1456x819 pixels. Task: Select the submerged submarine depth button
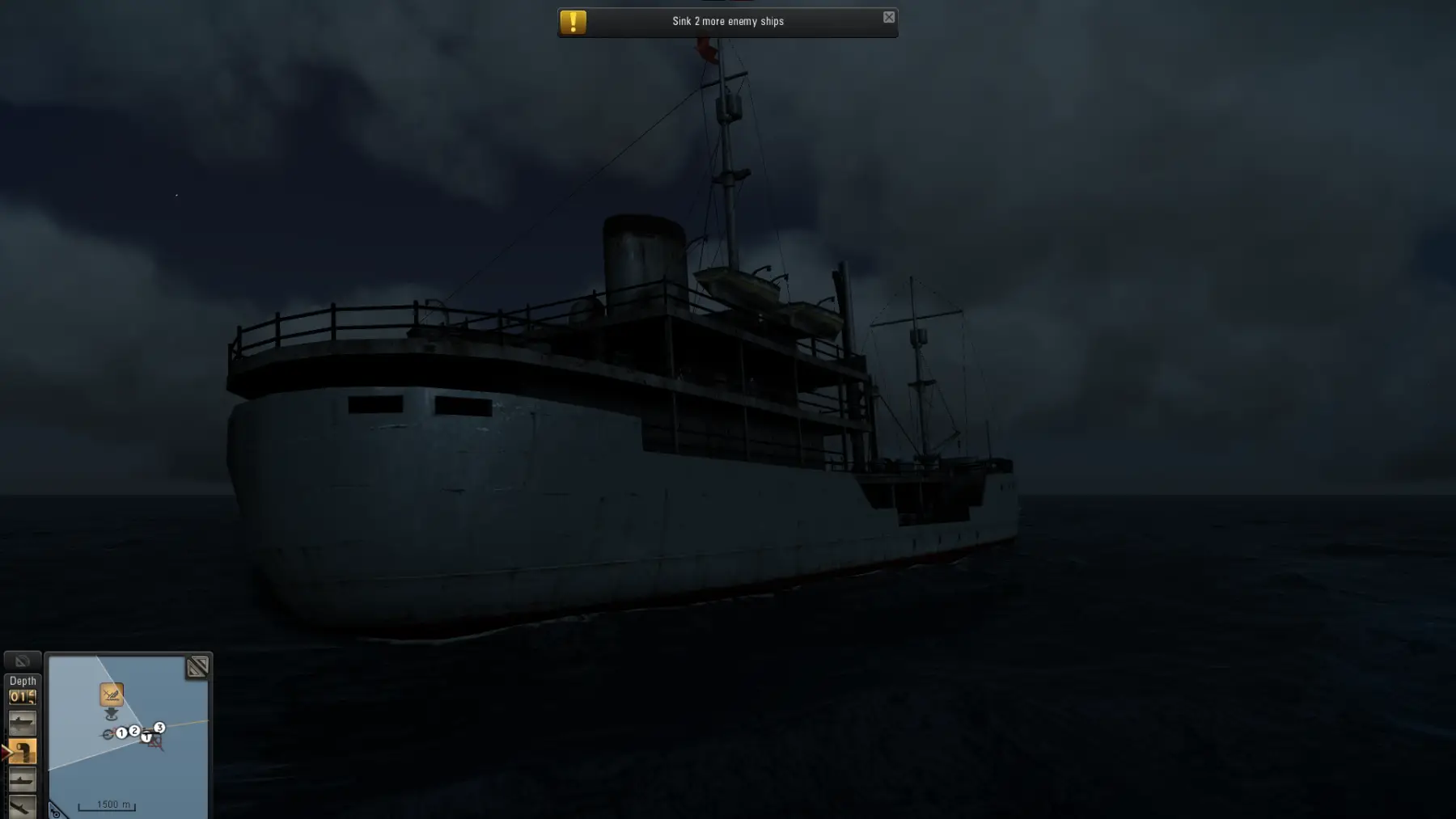point(22,779)
